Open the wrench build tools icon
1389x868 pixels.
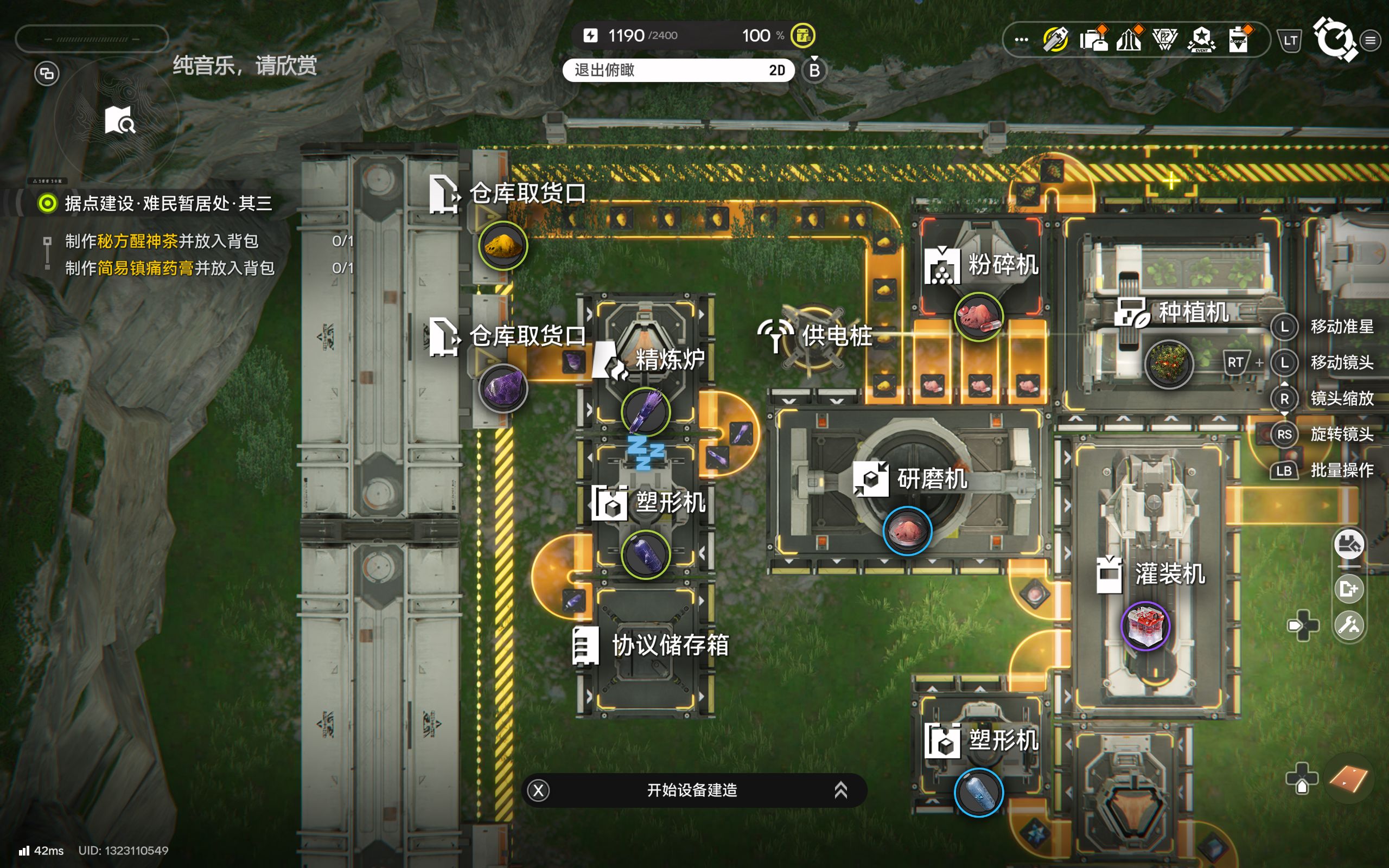coord(1348,624)
